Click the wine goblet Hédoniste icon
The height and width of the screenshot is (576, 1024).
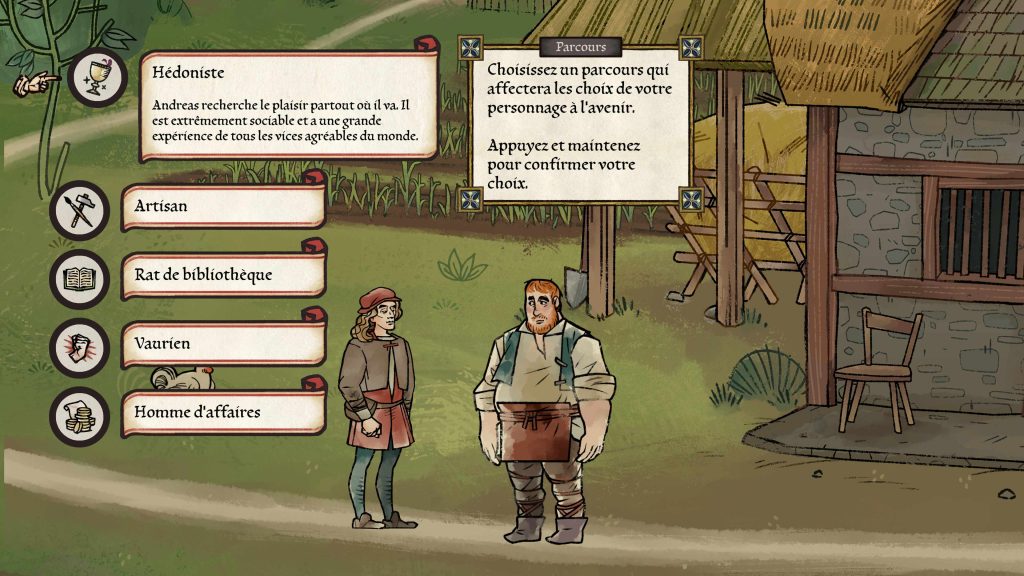[x=98, y=77]
